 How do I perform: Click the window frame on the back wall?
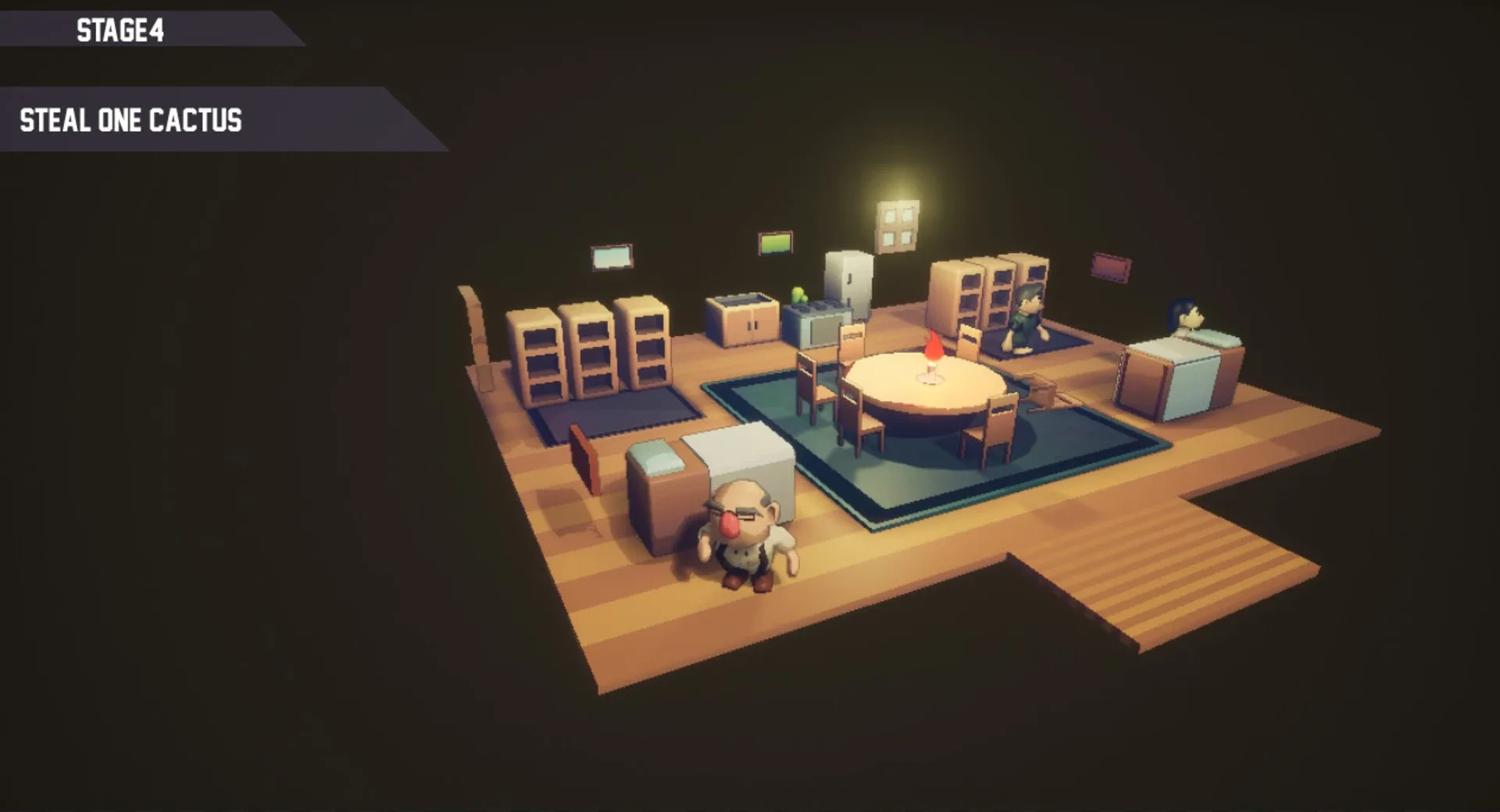click(x=897, y=226)
